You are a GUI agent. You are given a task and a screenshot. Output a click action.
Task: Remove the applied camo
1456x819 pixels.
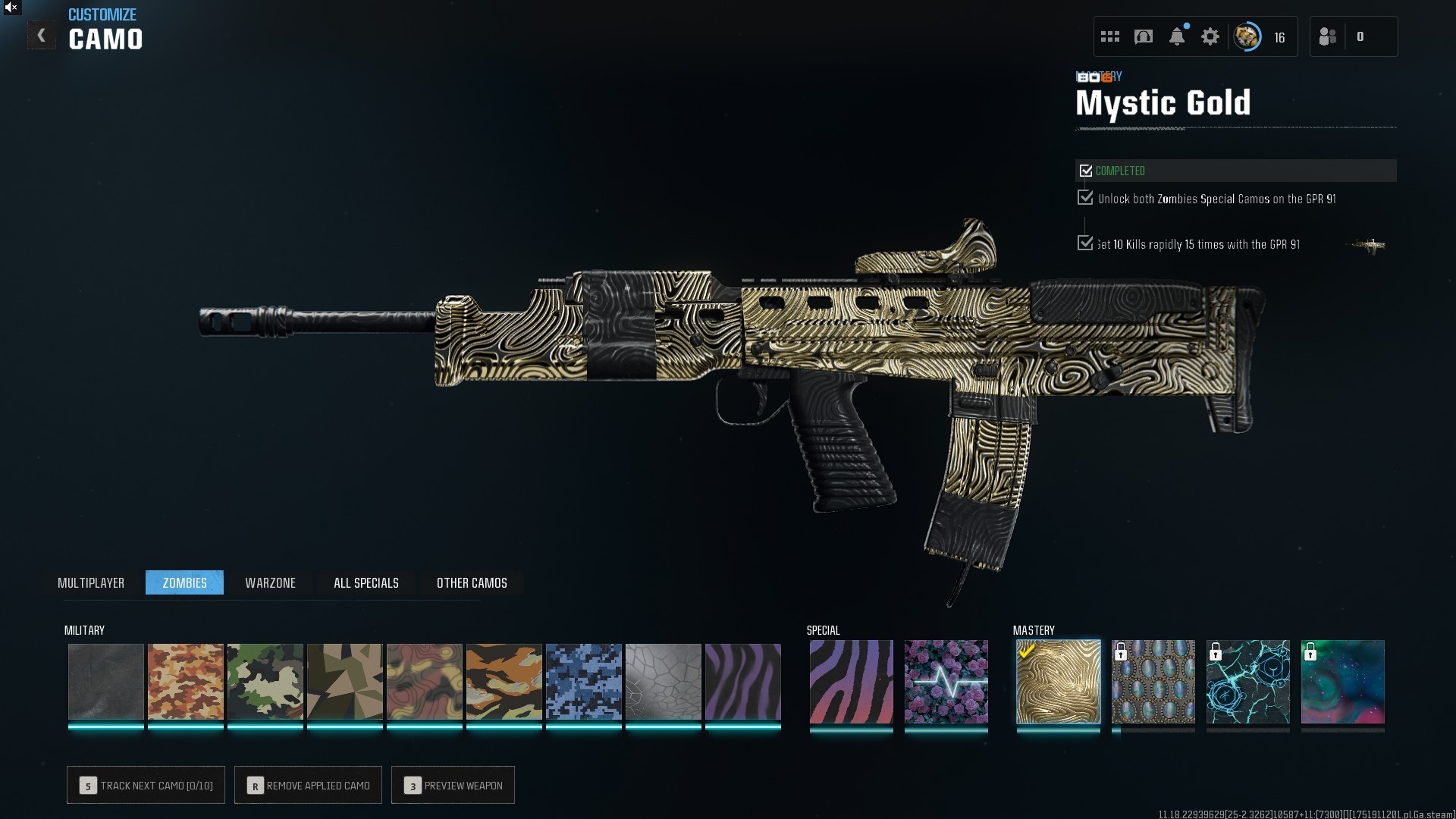pyautogui.click(x=308, y=785)
